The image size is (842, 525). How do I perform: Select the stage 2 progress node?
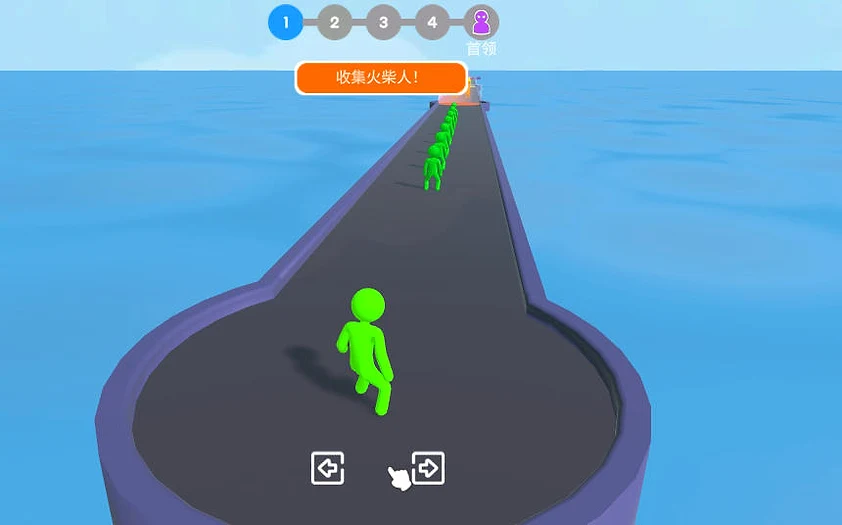(334, 22)
